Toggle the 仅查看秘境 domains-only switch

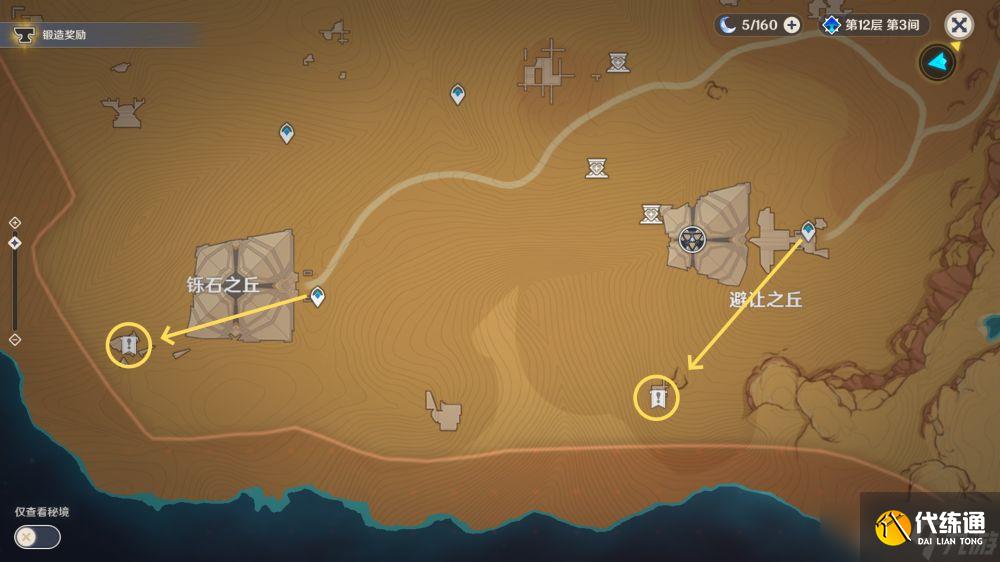37,537
